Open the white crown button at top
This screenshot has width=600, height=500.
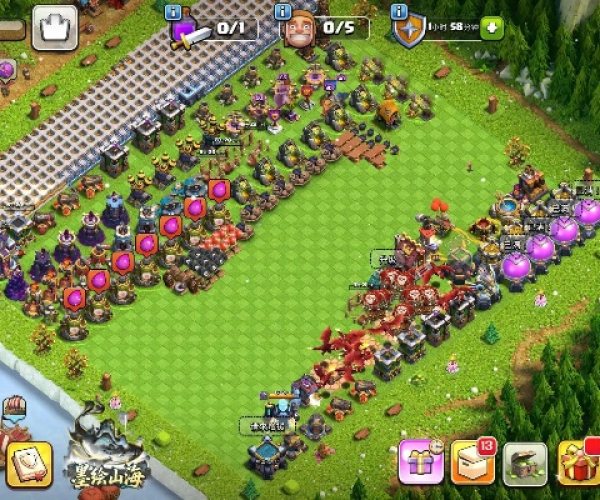[54, 28]
